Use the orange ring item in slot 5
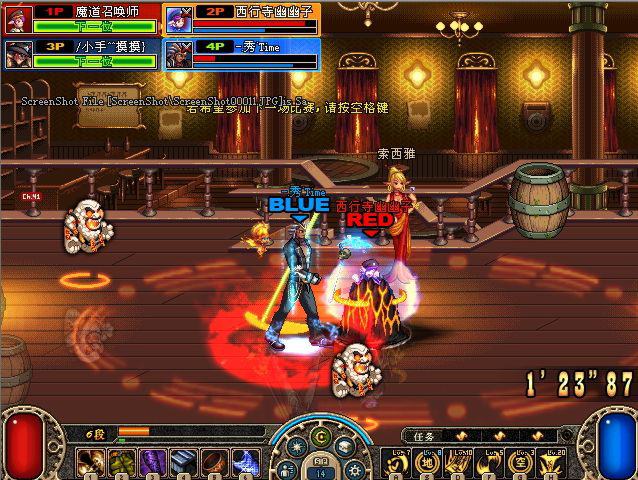Screen dimensions: 638x480 click(x=213, y=462)
